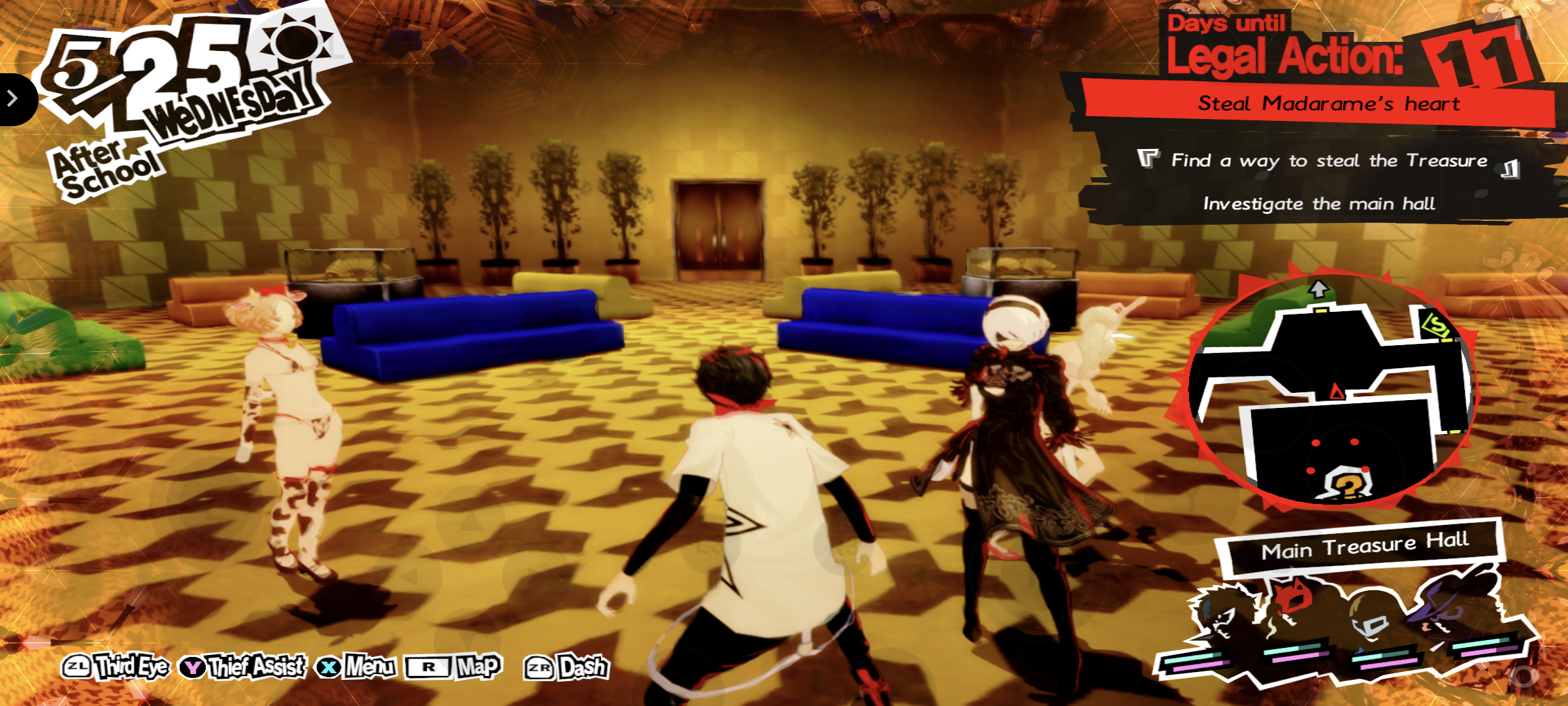
Task: Open the in-game menu via X prompt
Action: (327, 667)
